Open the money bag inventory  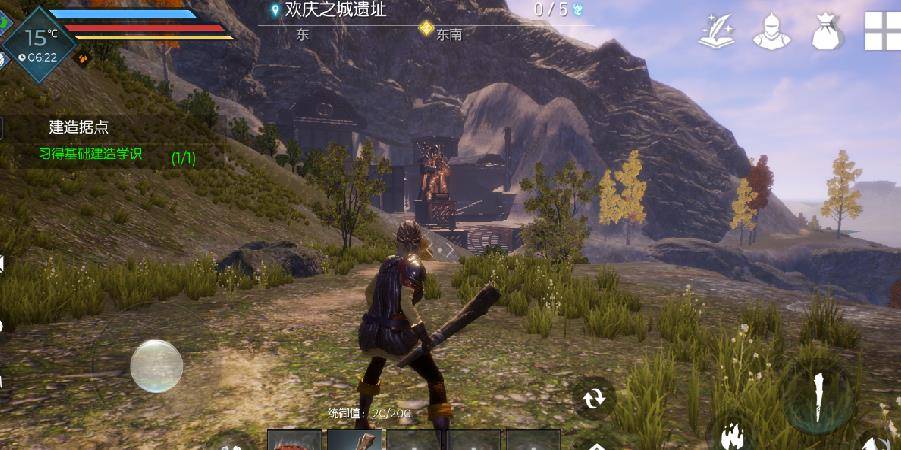[x=826, y=30]
